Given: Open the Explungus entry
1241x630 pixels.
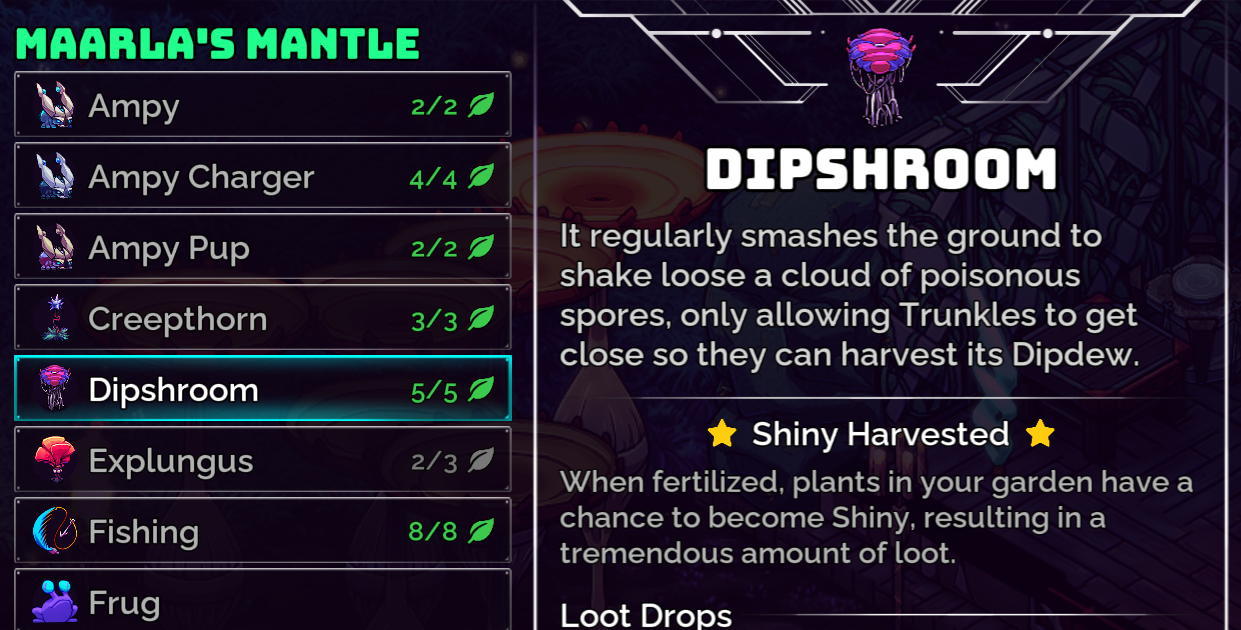Looking at the screenshot, I should (262, 461).
